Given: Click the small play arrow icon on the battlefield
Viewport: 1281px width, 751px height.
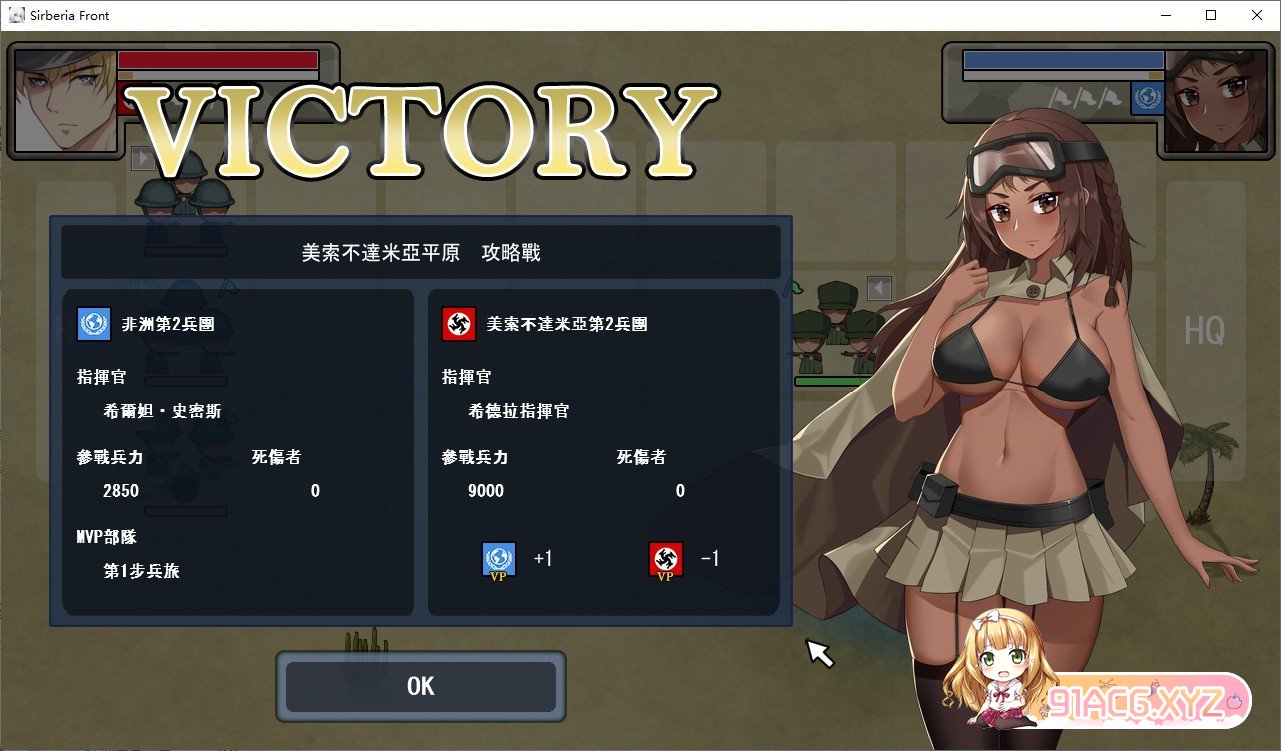Looking at the screenshot, I should coord(143,158).
